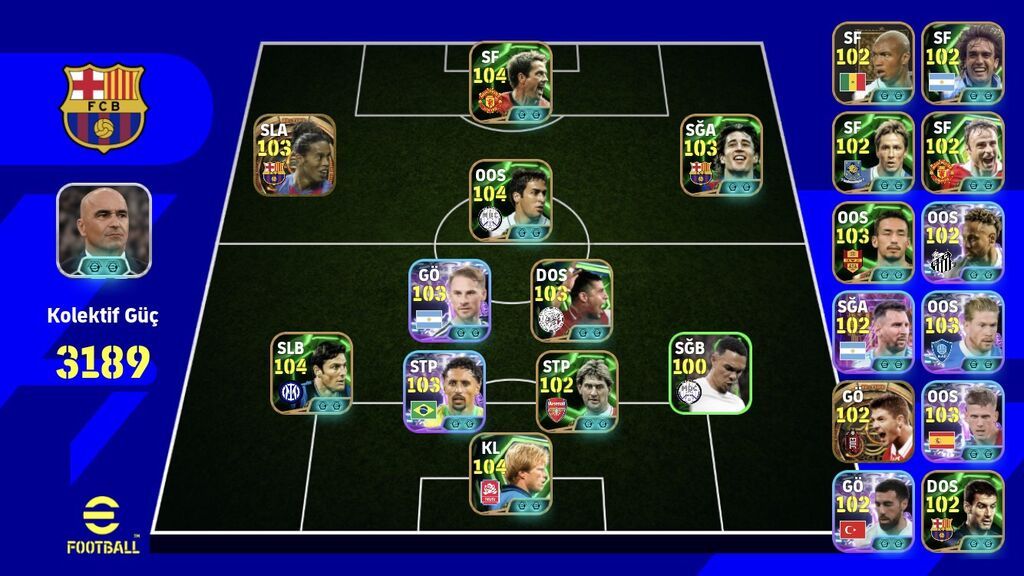
Task: Select the SLB 104 left back card
Action: (313, 373)
